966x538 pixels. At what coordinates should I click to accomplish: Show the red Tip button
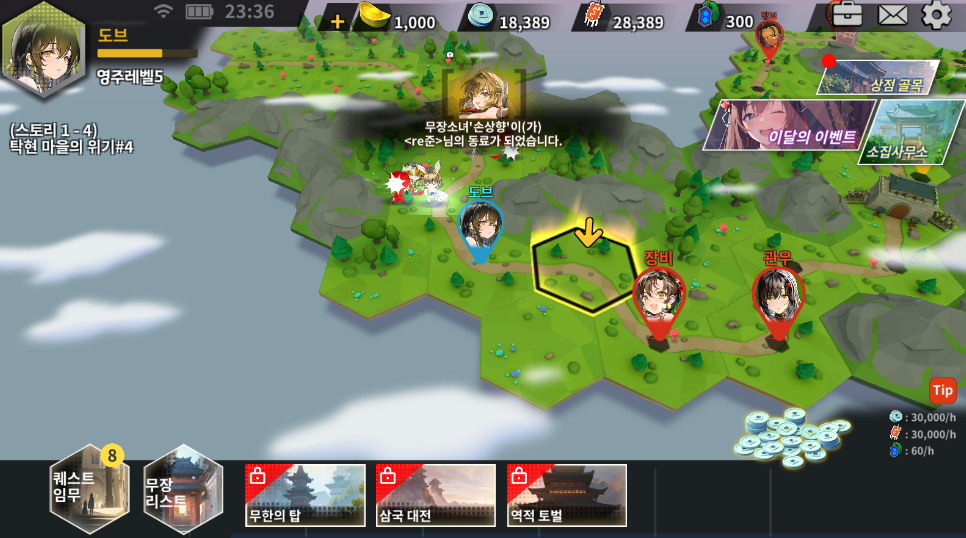tap(942, 390)
